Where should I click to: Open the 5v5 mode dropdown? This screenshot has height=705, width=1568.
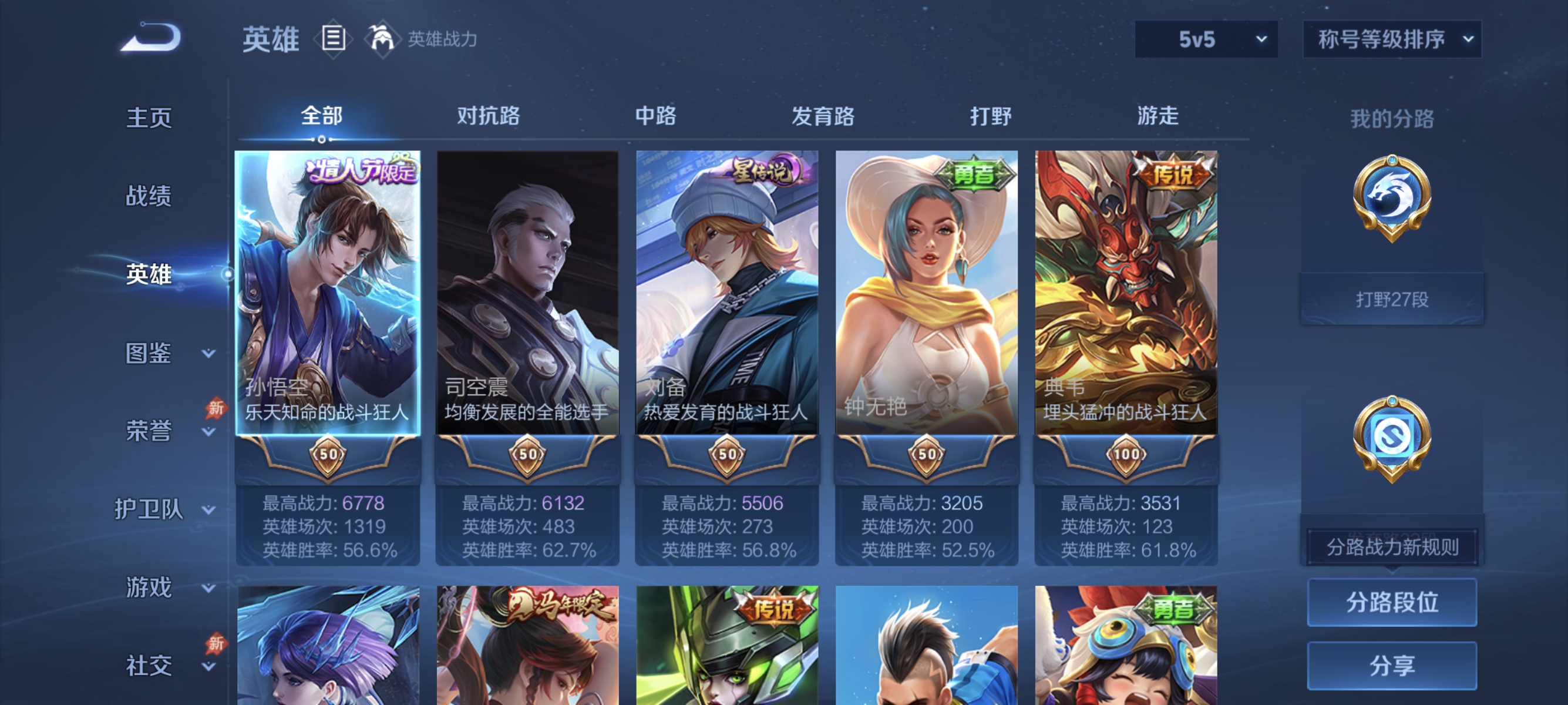[x=1205, y=38]
